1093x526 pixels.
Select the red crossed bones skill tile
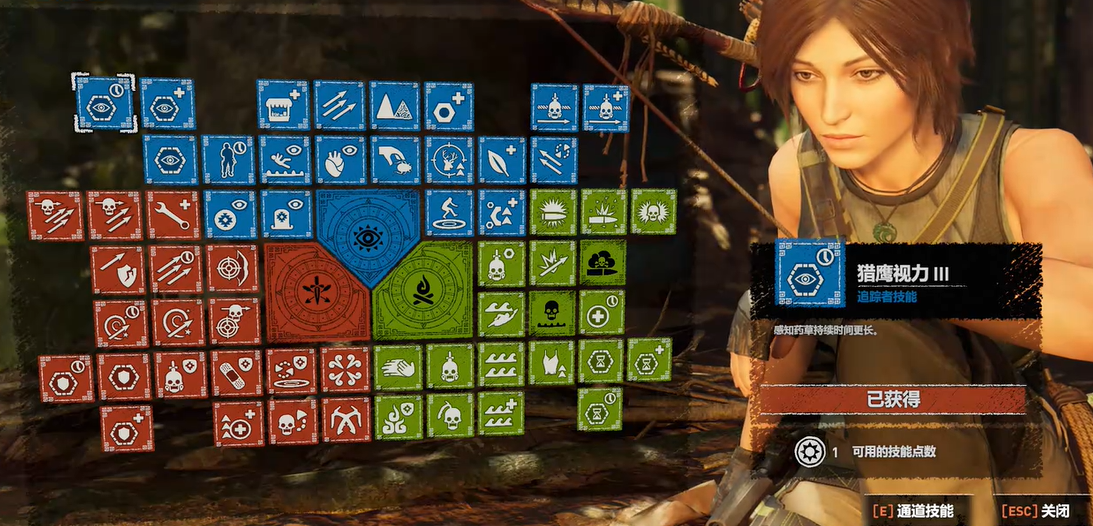[346, 369]
